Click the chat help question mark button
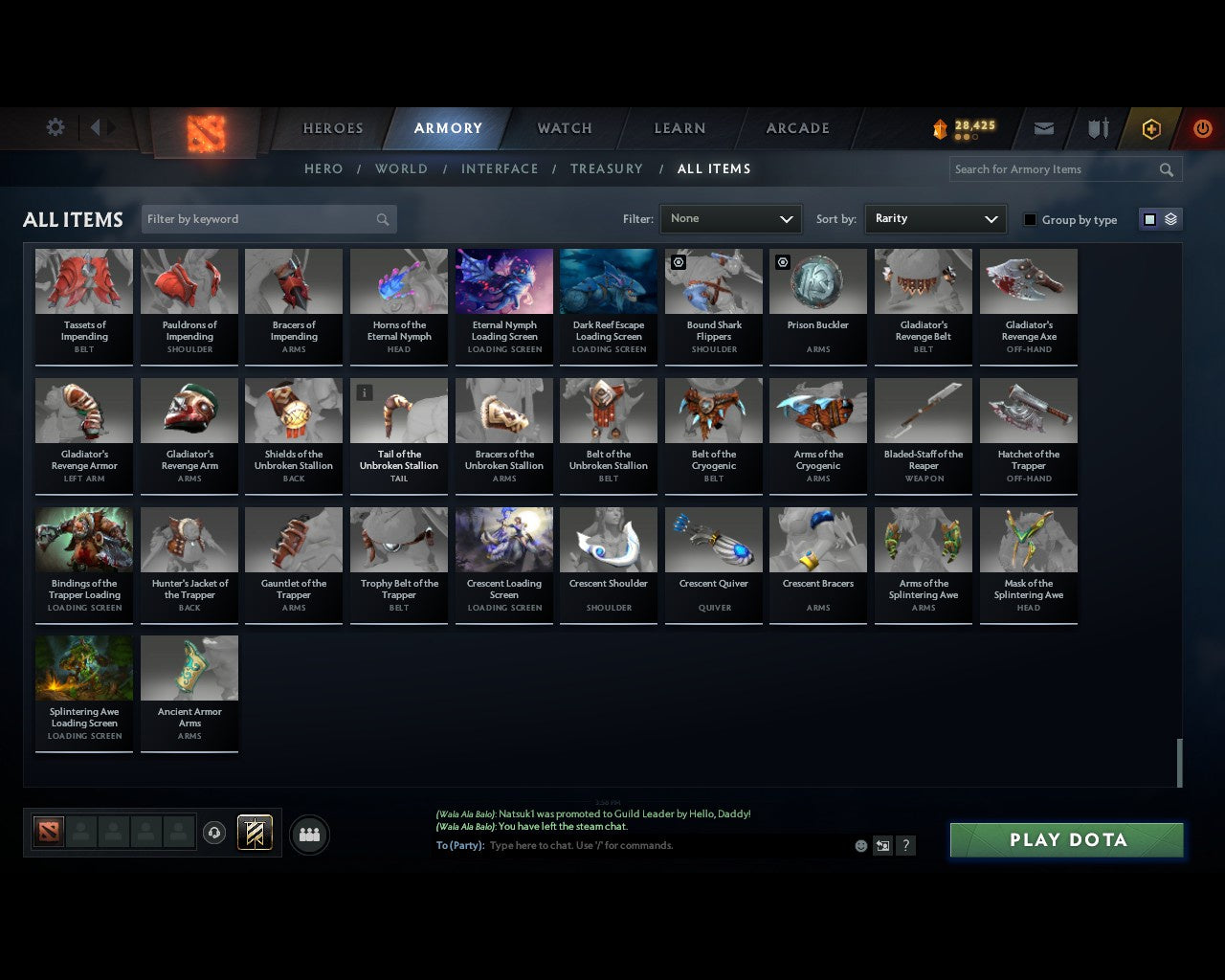The width and height of the screenshot is (1225, 980). (905, 846)
